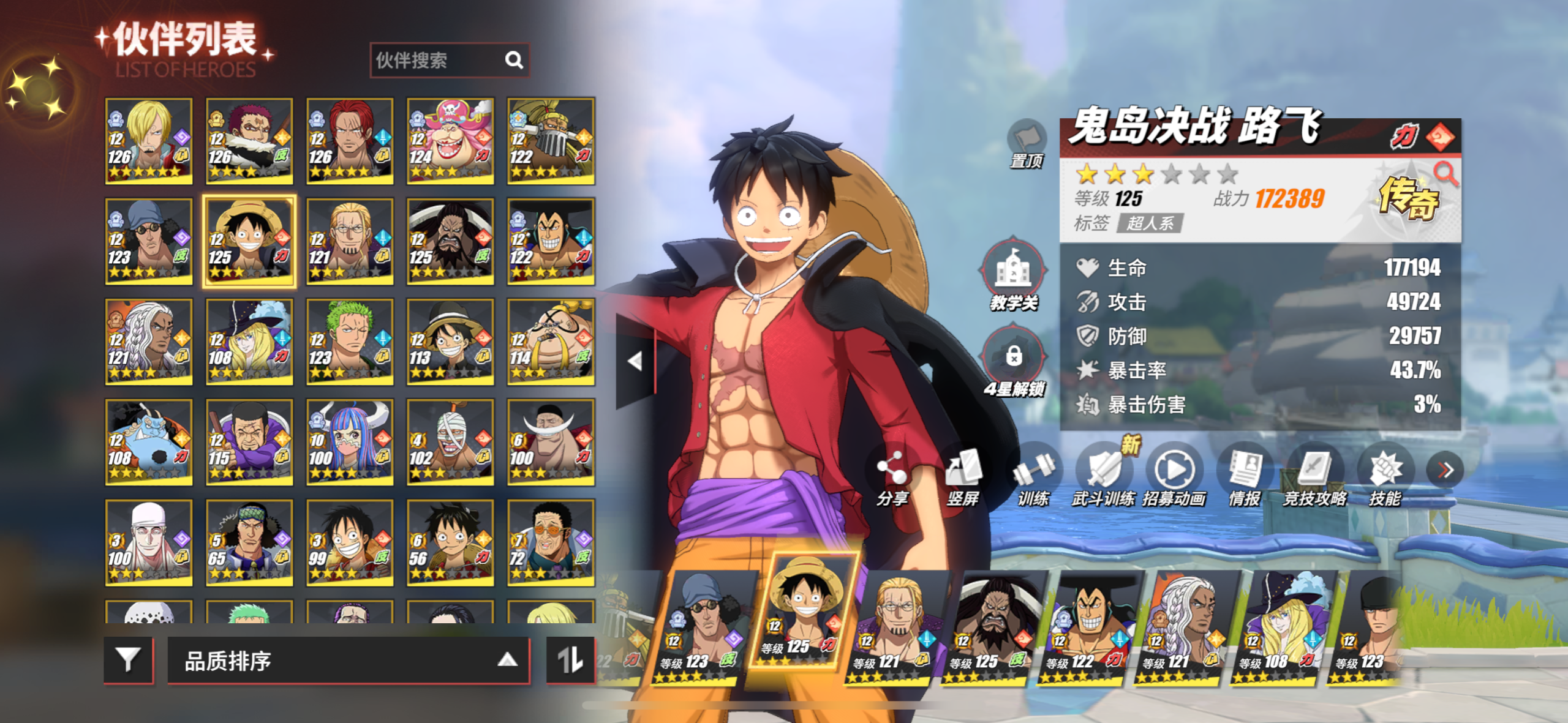Screen dimensions: 1568x723
Task: Play the 招募动画 recruit animation
Action: point(1174,474)
